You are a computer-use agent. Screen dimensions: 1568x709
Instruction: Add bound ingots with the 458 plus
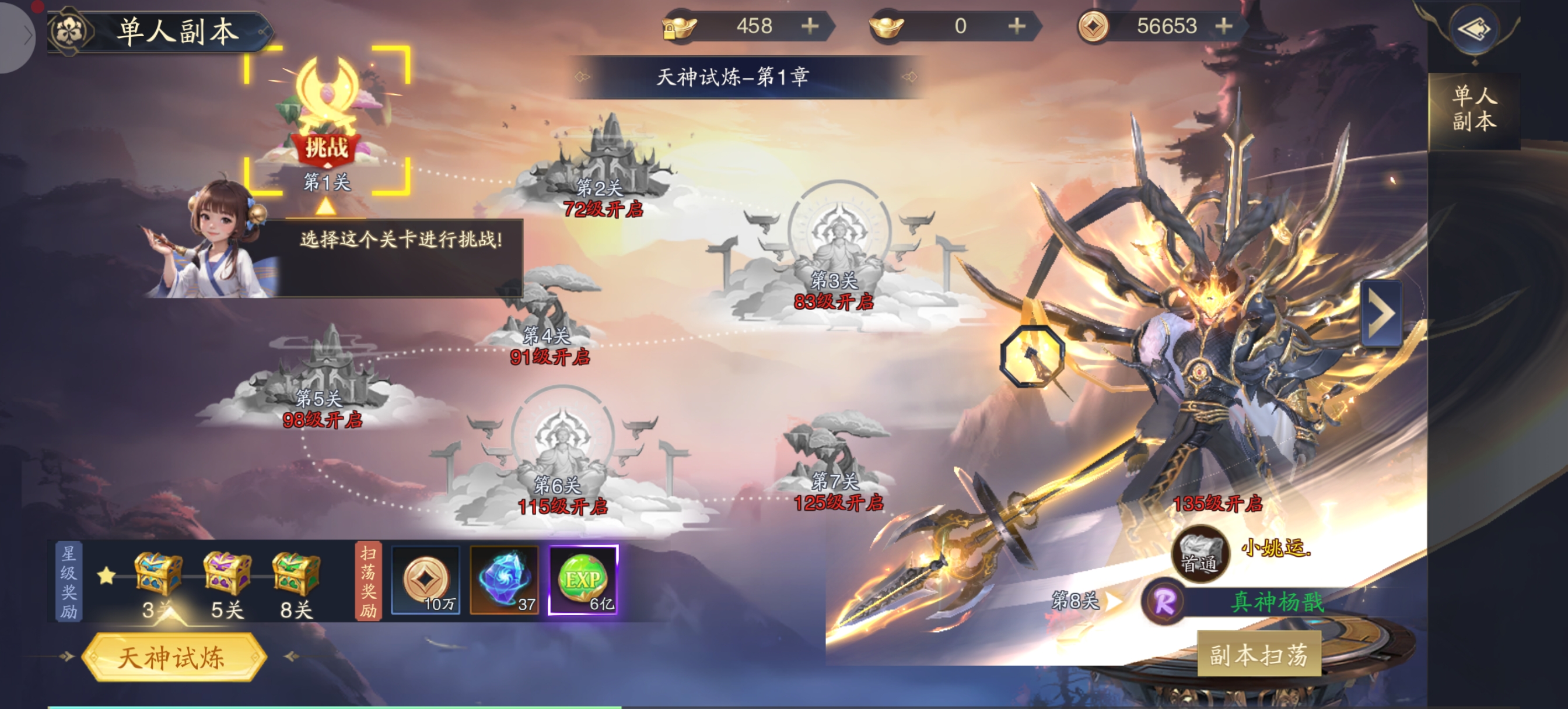tap(810, 26)
